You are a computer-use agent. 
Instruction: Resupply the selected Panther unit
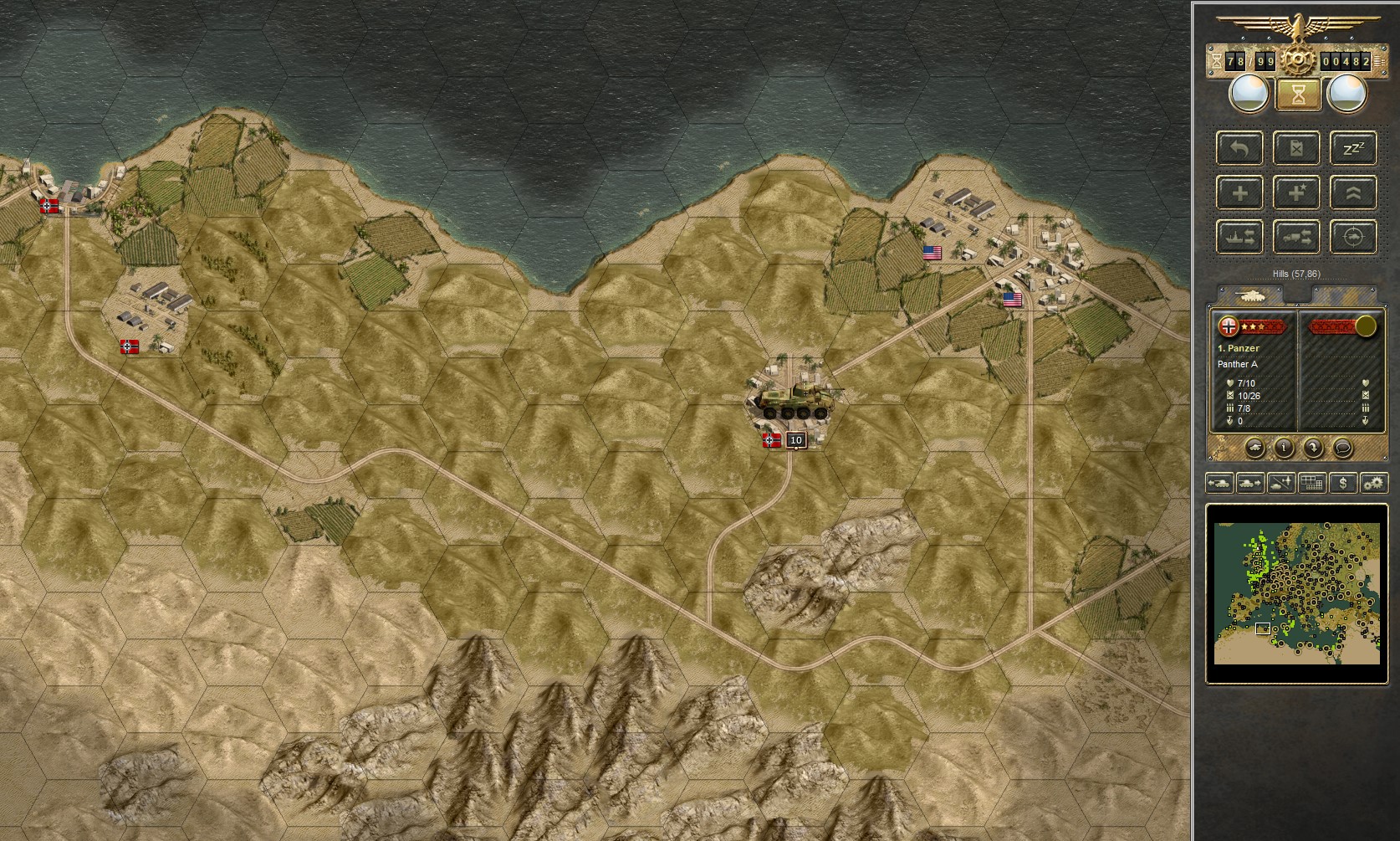1297,149
